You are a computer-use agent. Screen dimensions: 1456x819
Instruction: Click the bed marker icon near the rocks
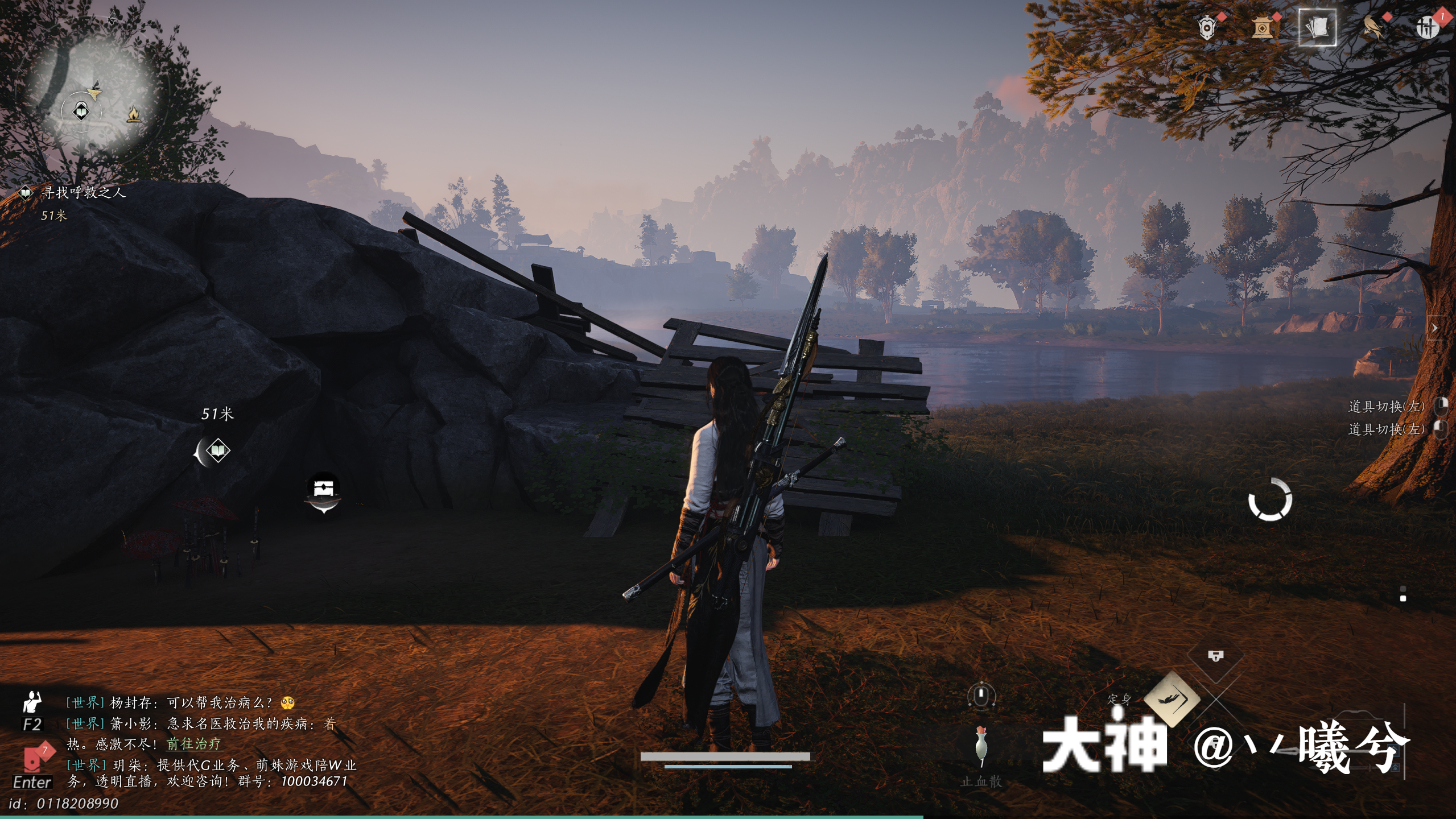point(323,490)
